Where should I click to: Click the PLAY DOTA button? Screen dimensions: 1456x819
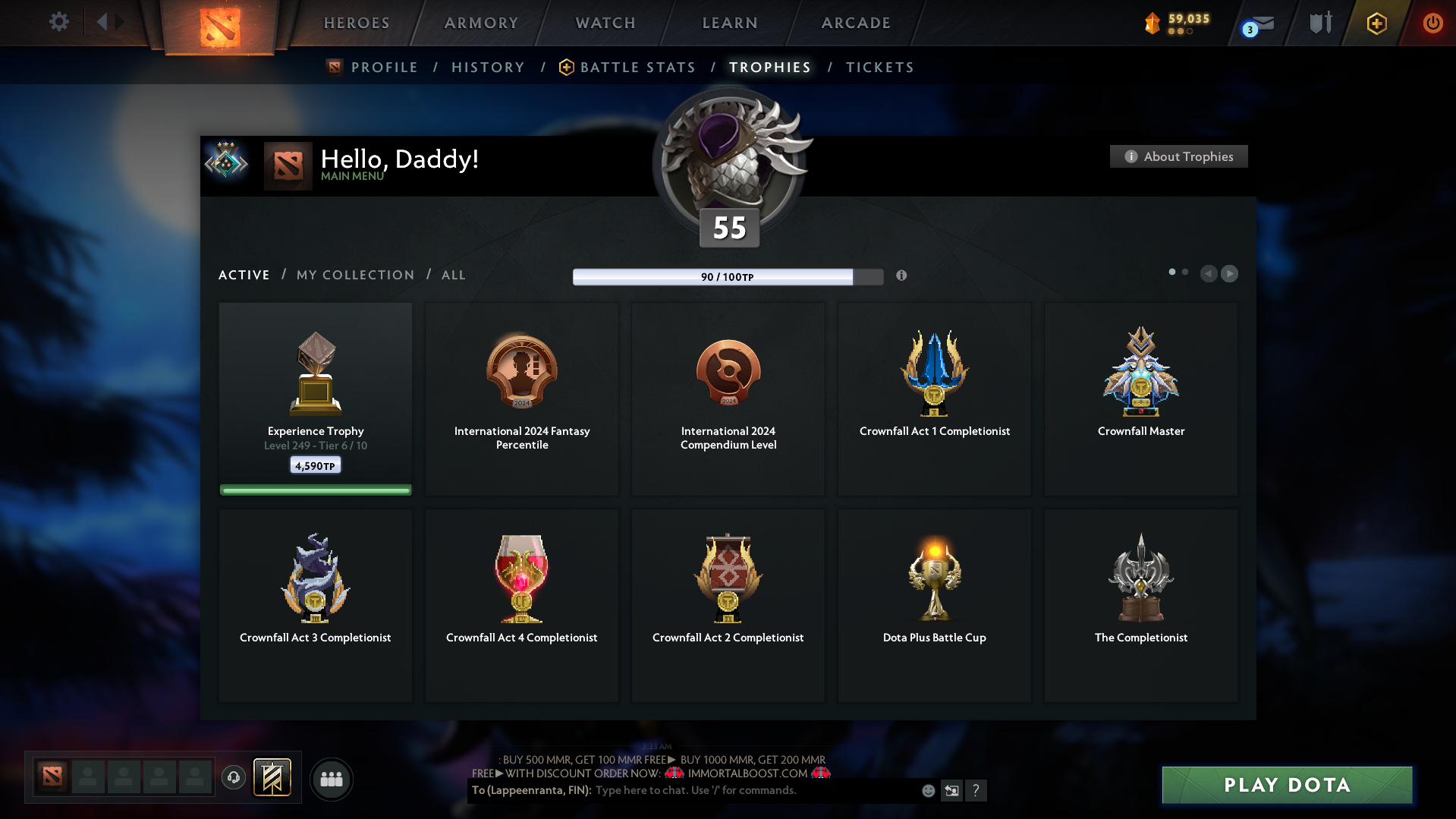tap(1286, 785)
